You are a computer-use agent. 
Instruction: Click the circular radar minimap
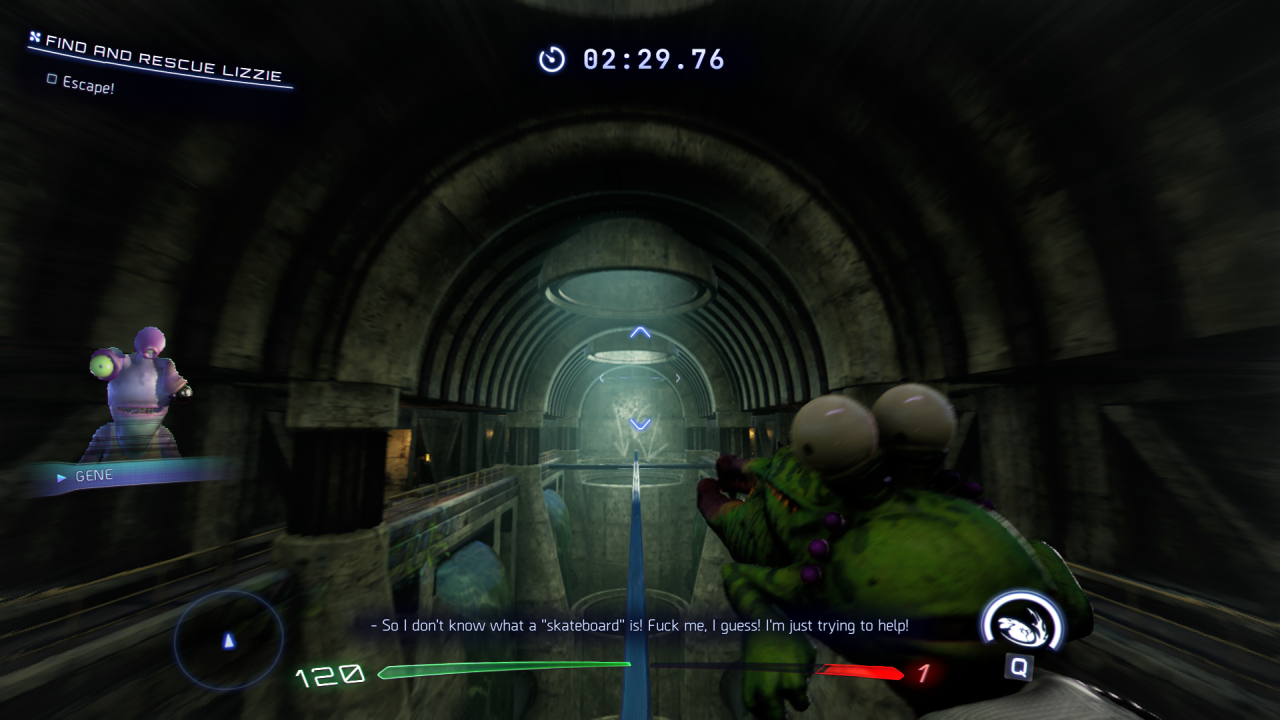[229, 639]
